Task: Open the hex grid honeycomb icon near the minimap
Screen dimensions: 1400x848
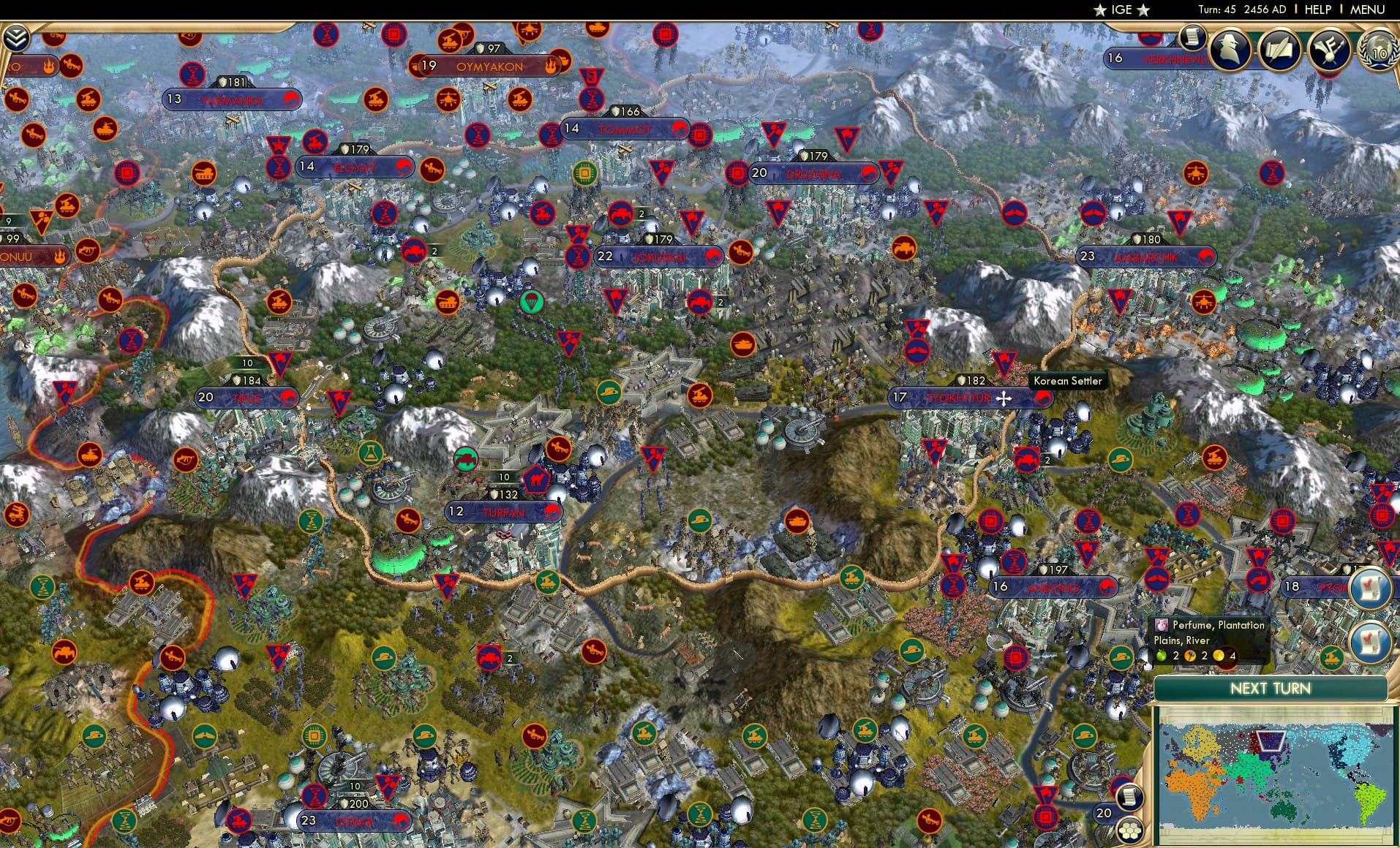Action: point(1129,830)
